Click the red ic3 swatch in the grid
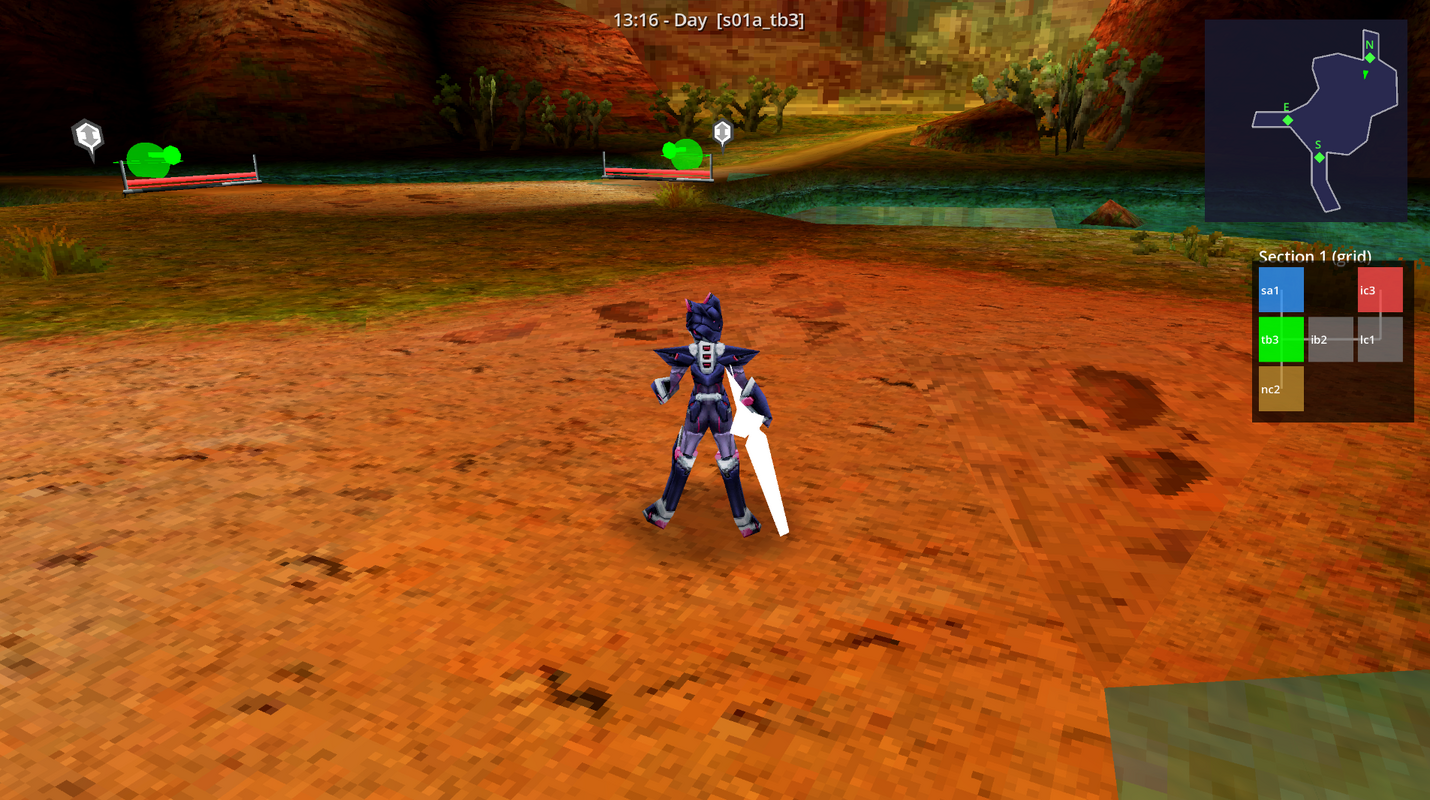 click(1378, 289)
